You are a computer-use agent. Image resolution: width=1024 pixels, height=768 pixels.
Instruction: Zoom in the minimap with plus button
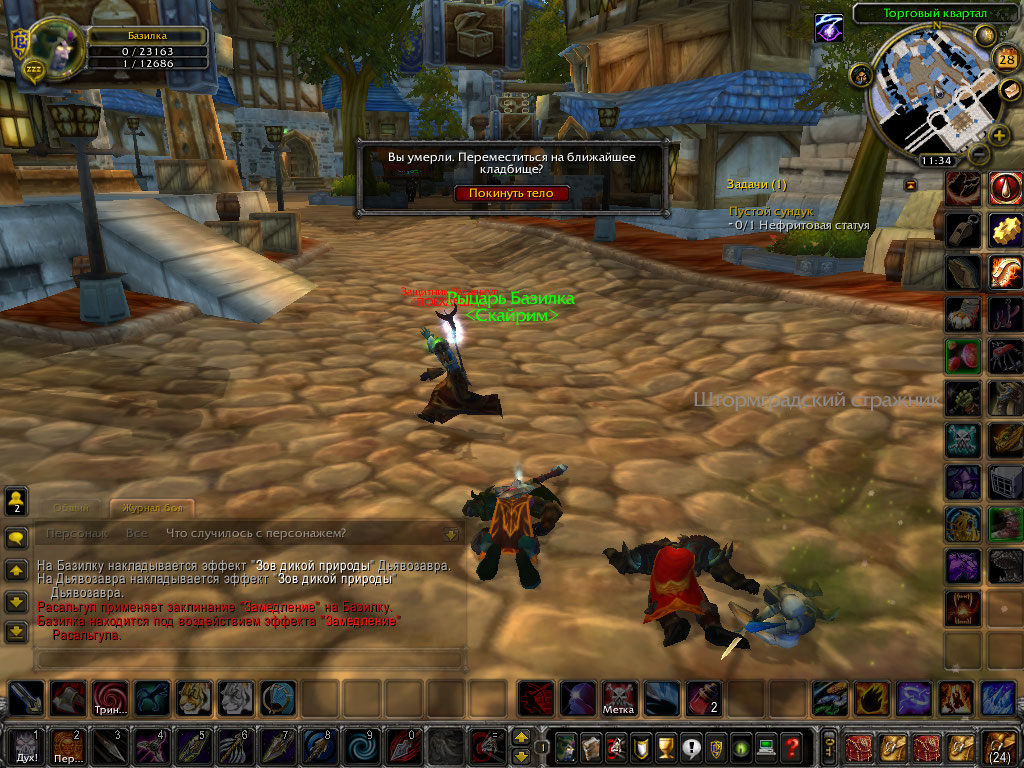(x=999, y=135)
